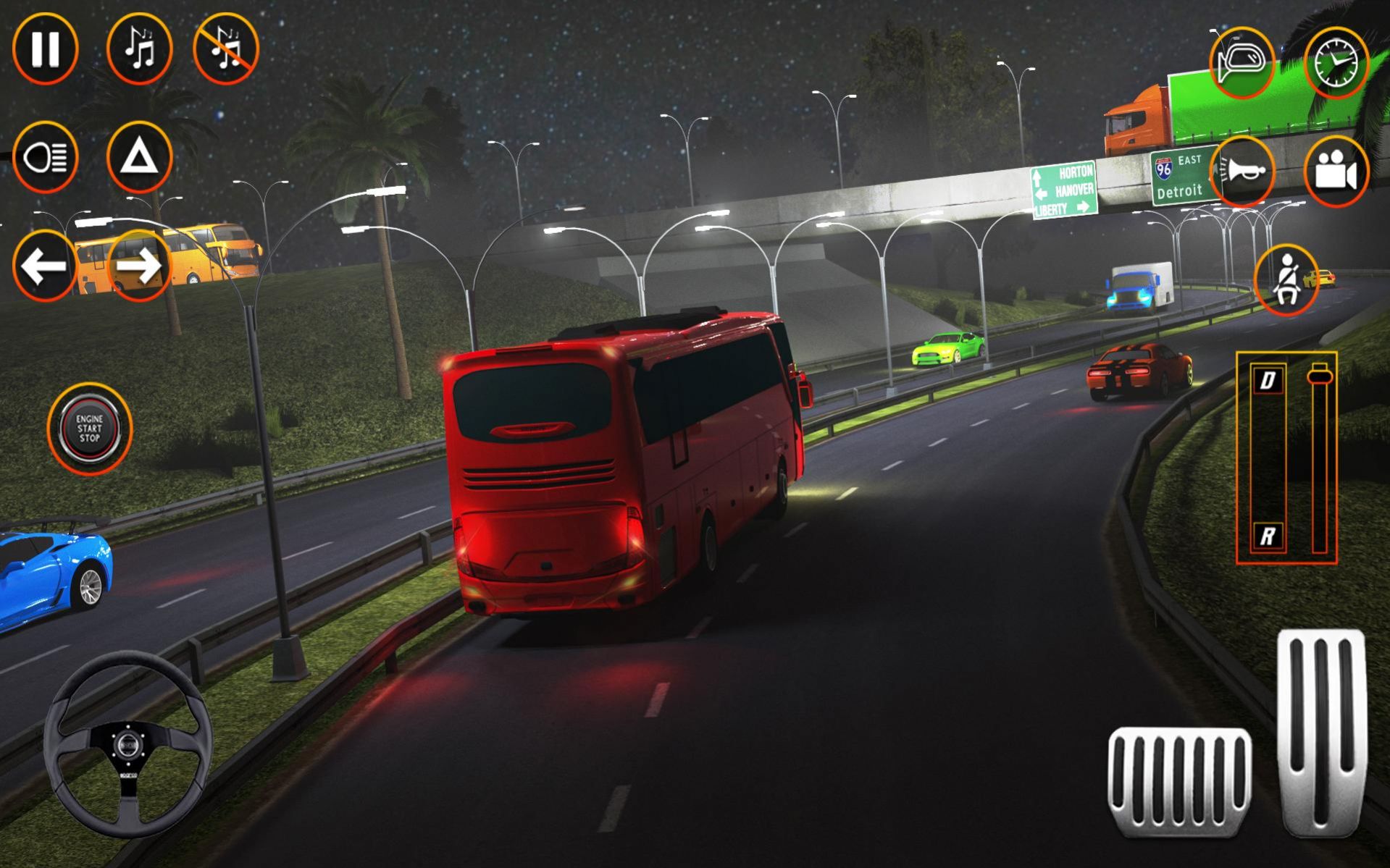Signal right with the right arrow indicator
The width and height of the screenshot is (1390, 868).
[x=139, y=266]
